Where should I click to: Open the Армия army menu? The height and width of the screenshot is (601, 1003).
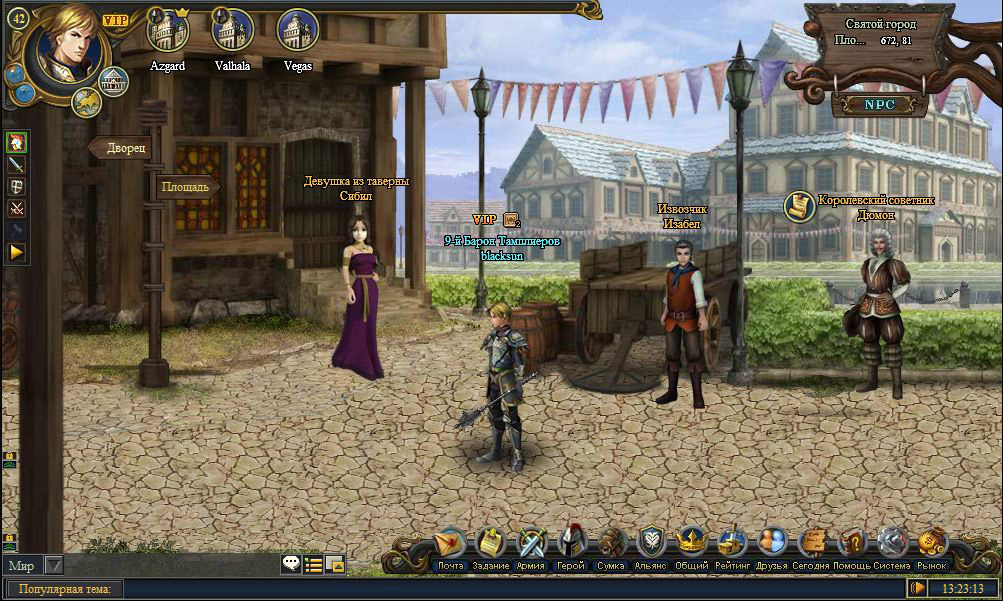[531, 544]
